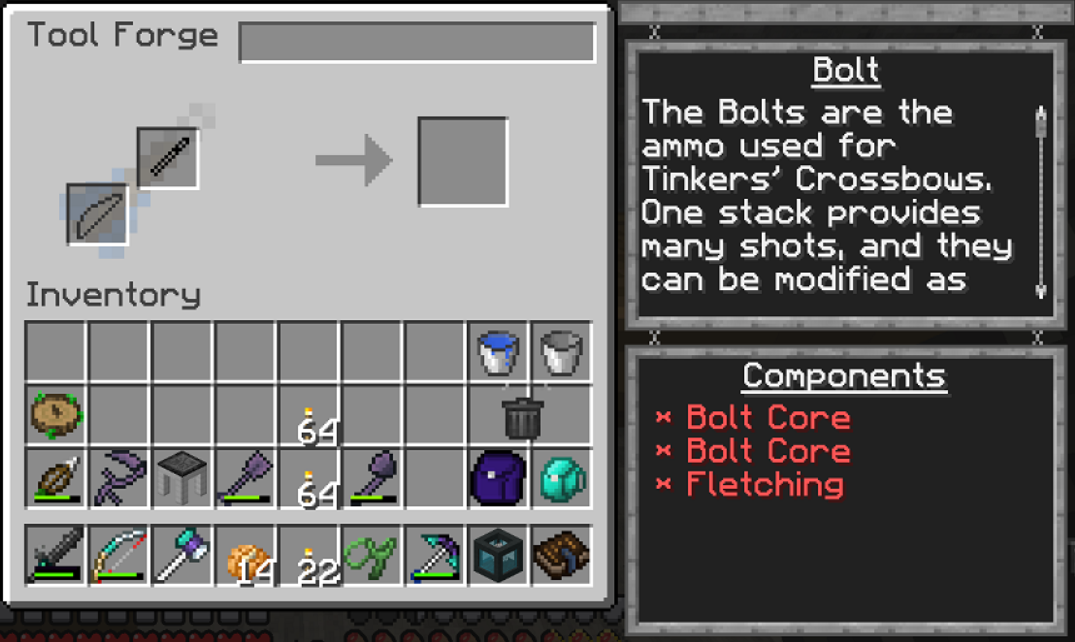Select the fletching input slot
Viewport: 1075px width, 642px height.
point(98,214)
